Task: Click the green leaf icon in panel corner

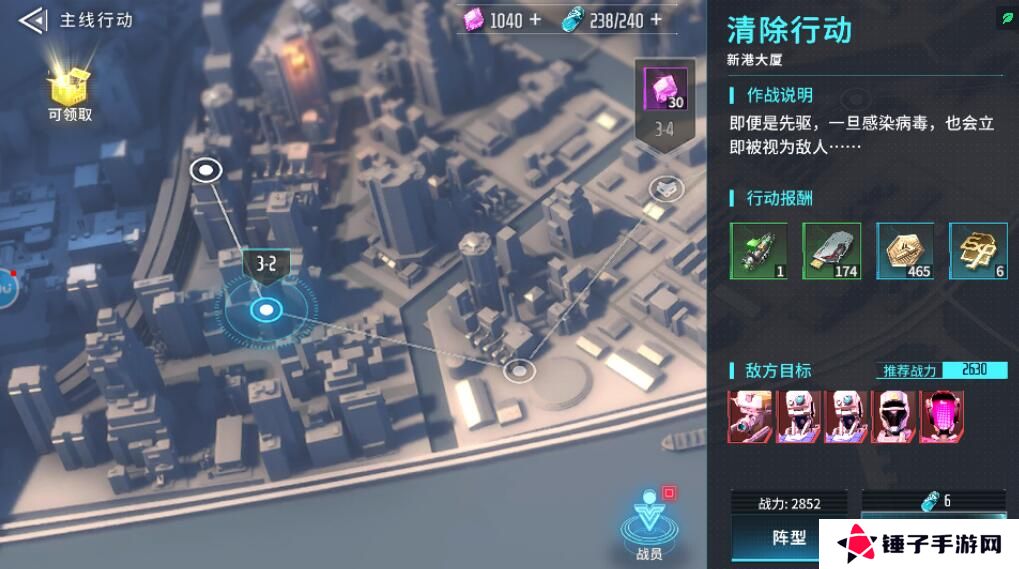Action: coord(1006,19)
